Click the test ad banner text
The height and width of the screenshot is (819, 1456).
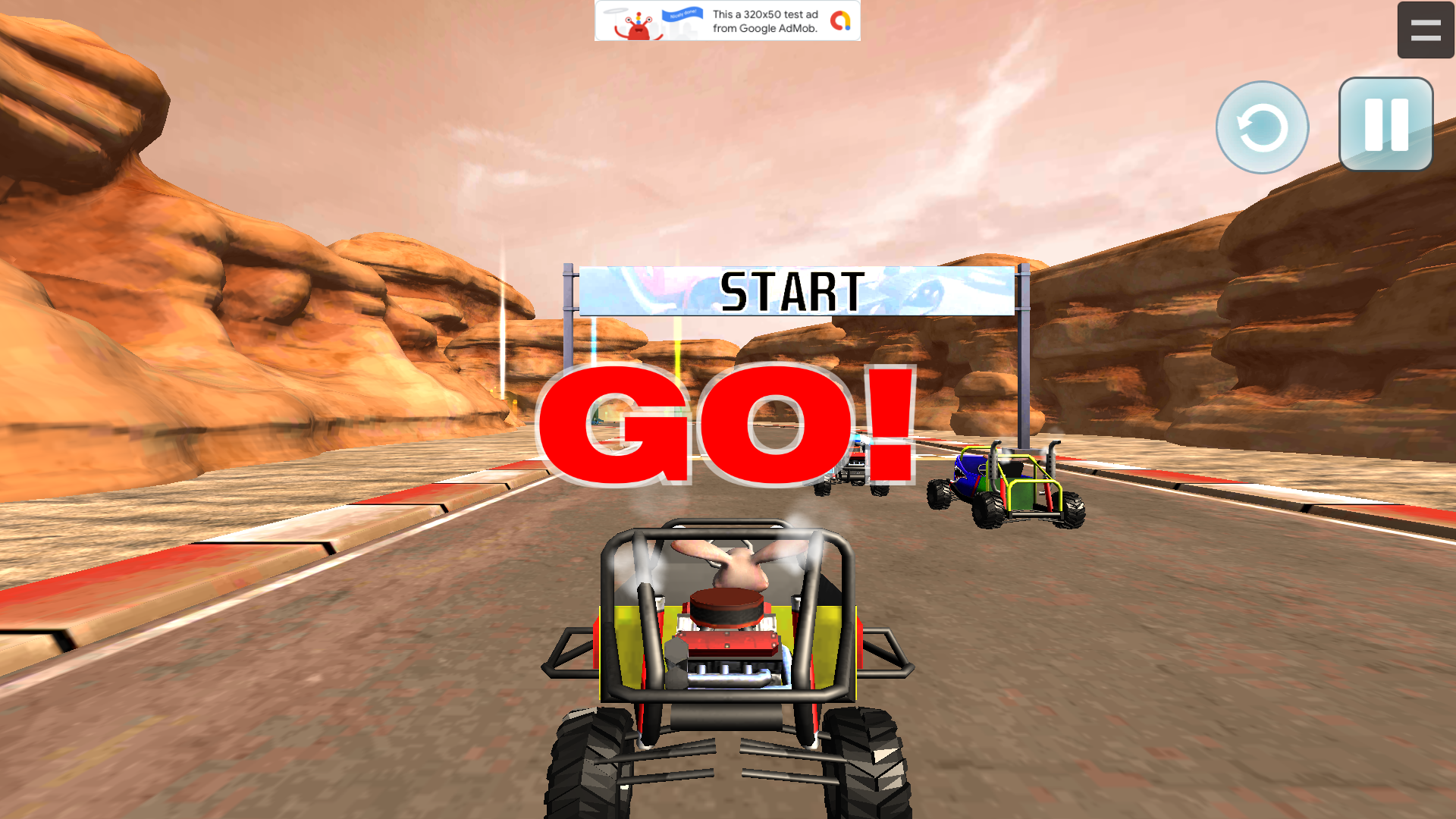click(x=764, y=20)
